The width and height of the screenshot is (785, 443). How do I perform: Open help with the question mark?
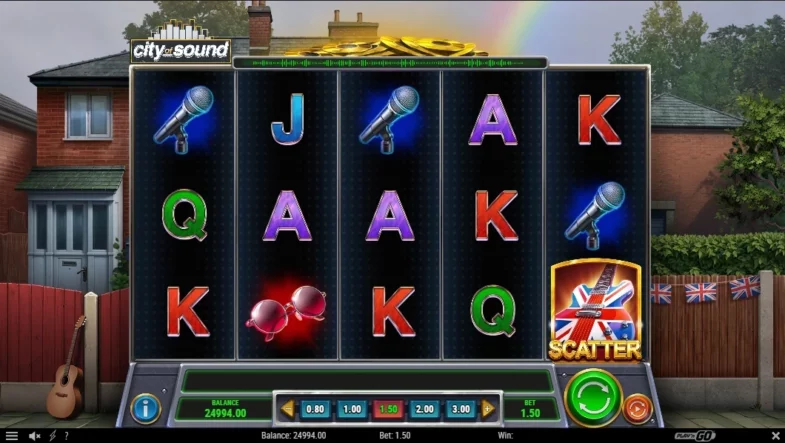coord(66,436)
